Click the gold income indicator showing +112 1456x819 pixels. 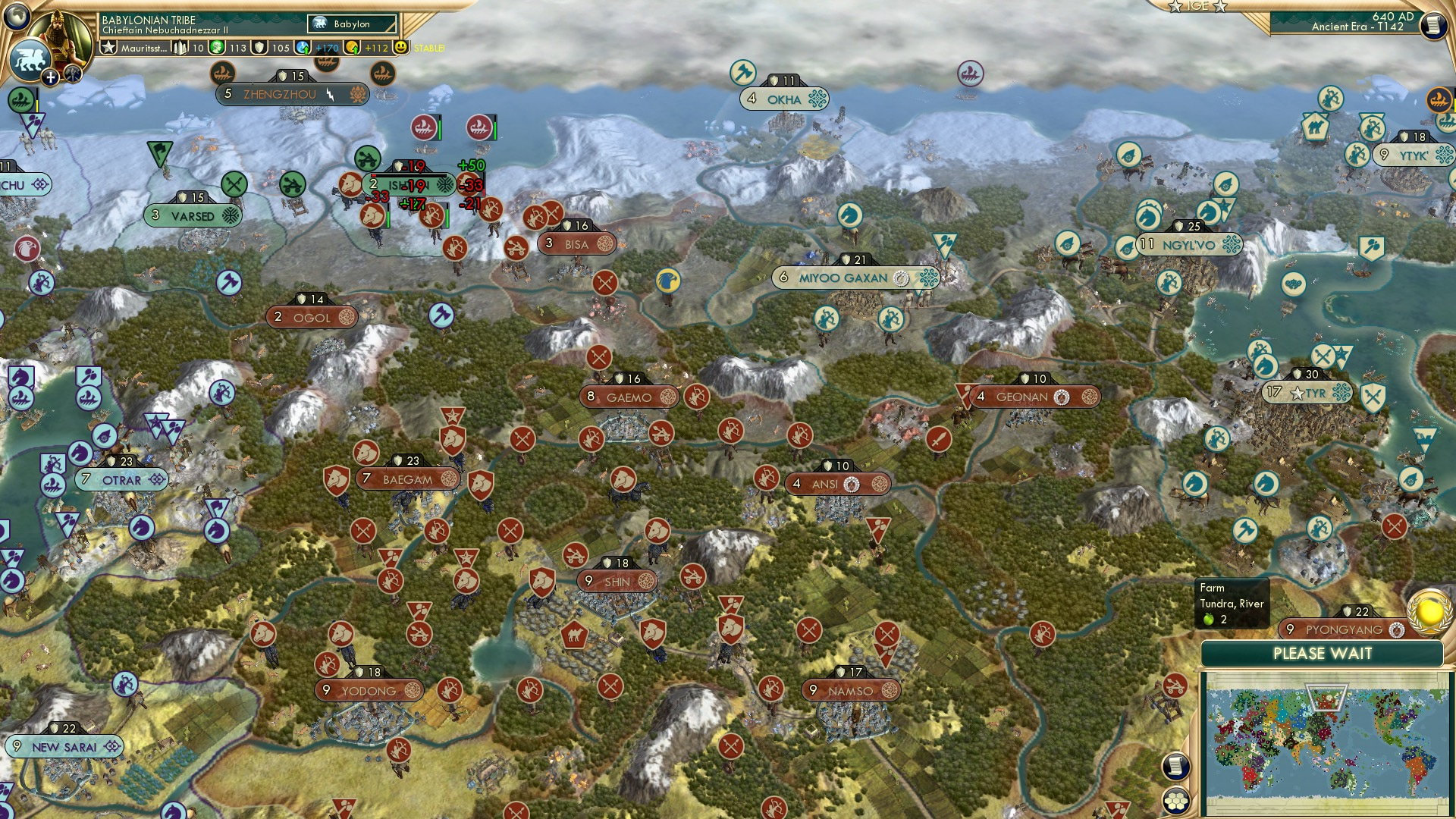(x=364, y=48)
